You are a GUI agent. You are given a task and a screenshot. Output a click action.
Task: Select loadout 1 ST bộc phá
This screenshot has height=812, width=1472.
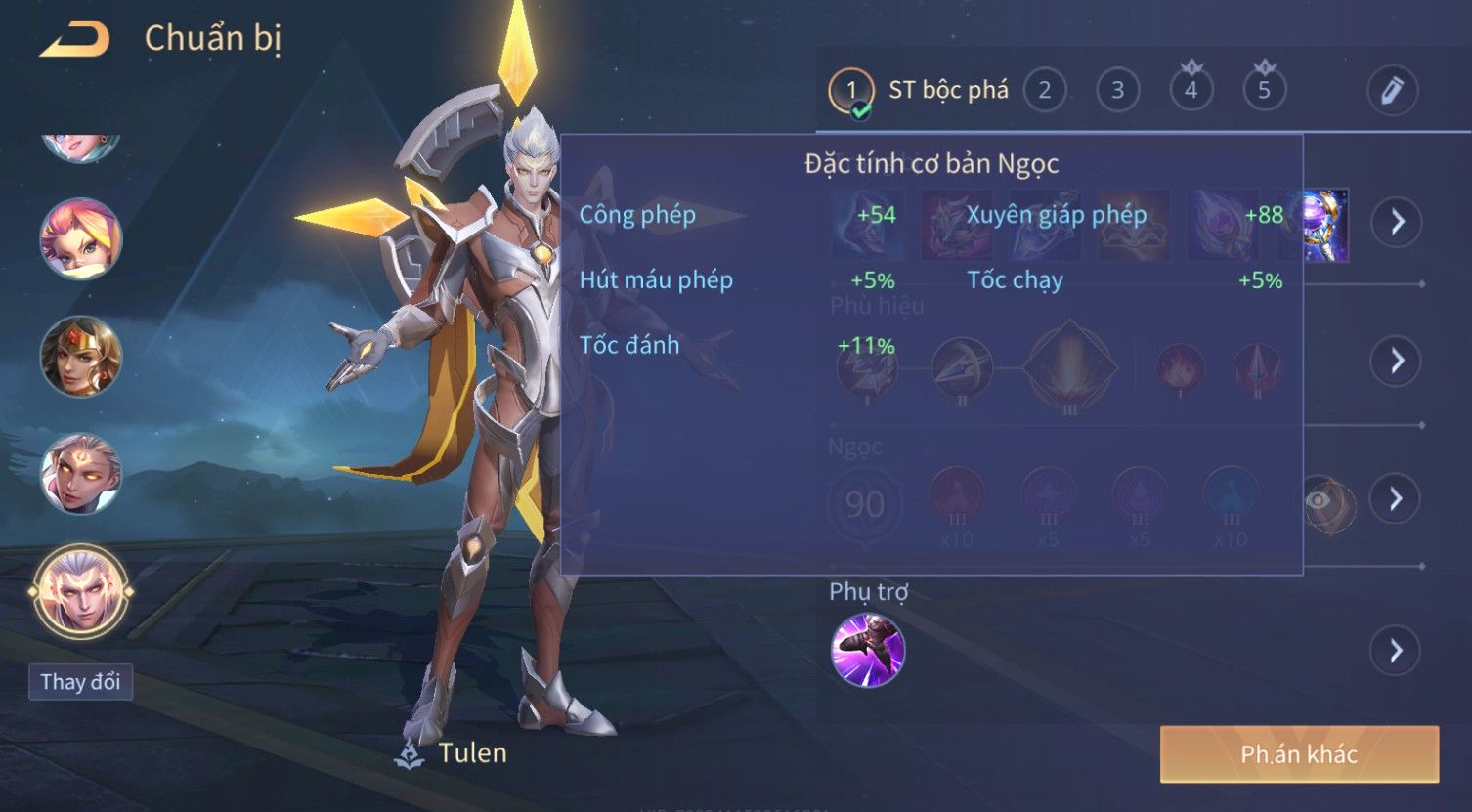pos(851,91)
